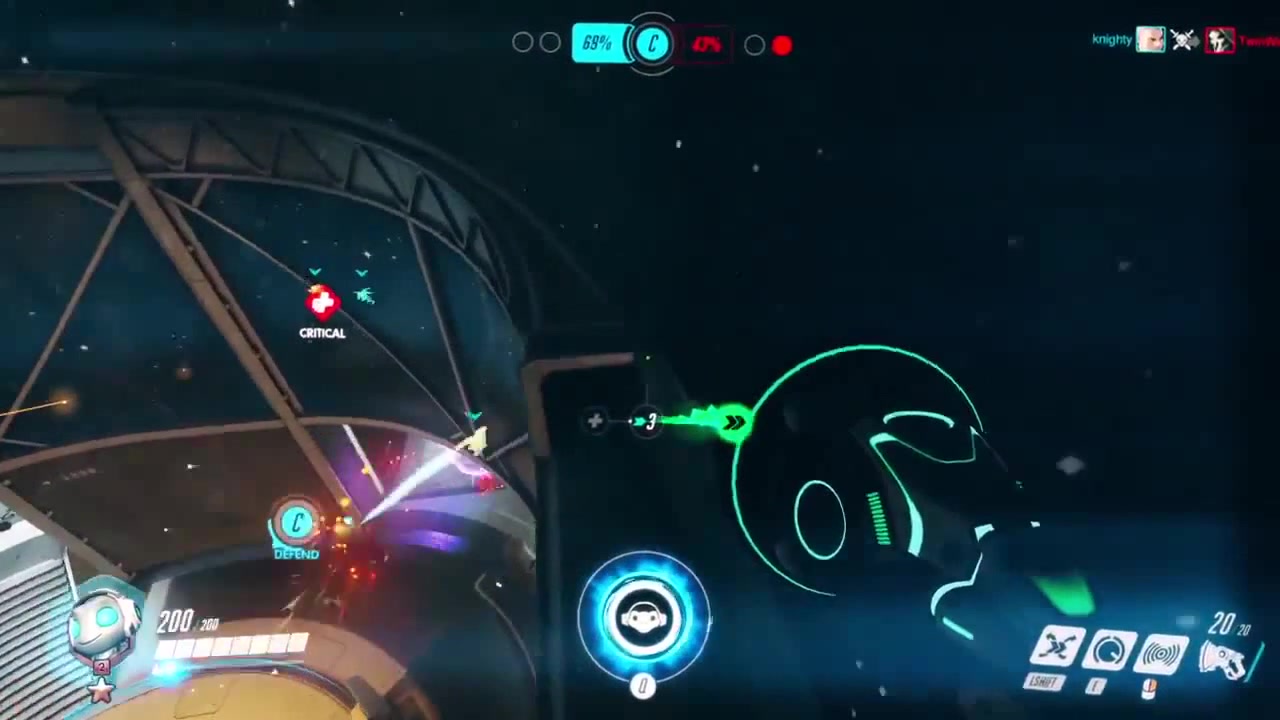Select the control point C indicator

653,44
